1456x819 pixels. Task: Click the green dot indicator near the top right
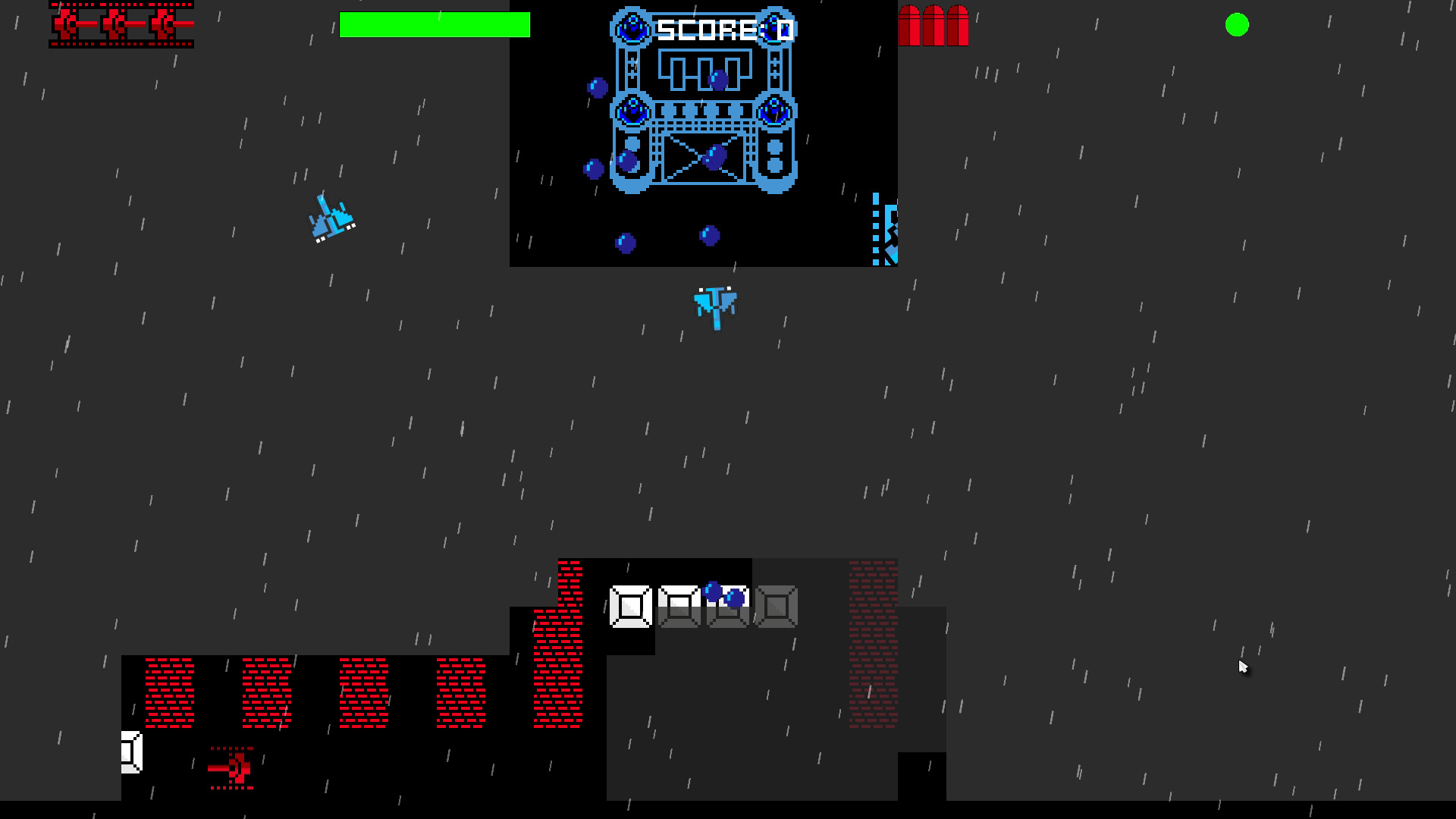tap(1238, 25)
